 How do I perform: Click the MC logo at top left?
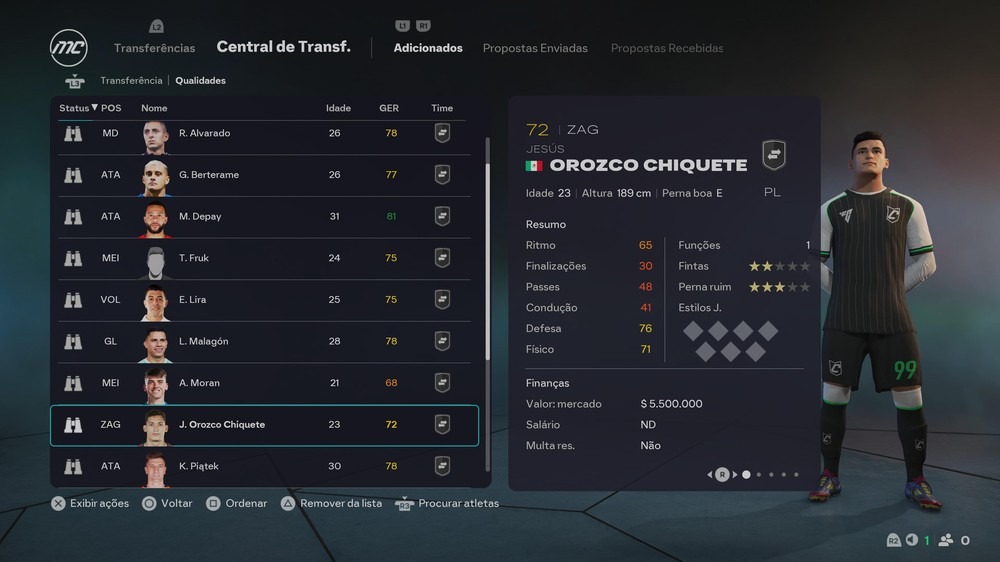tap(69, 48)
